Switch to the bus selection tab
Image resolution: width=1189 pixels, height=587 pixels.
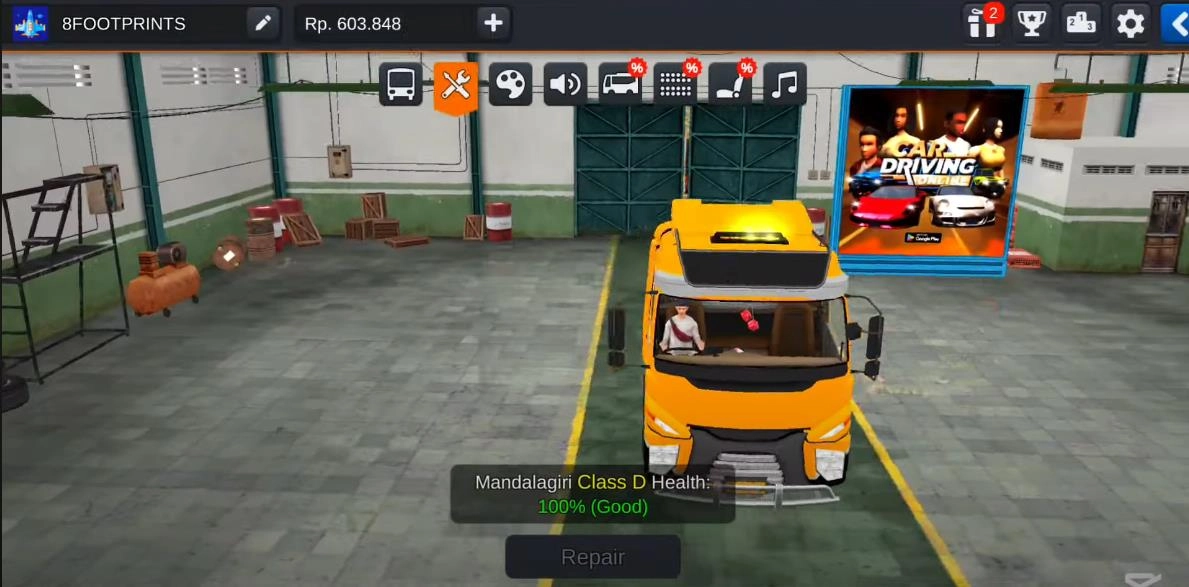tap(401, 84)
